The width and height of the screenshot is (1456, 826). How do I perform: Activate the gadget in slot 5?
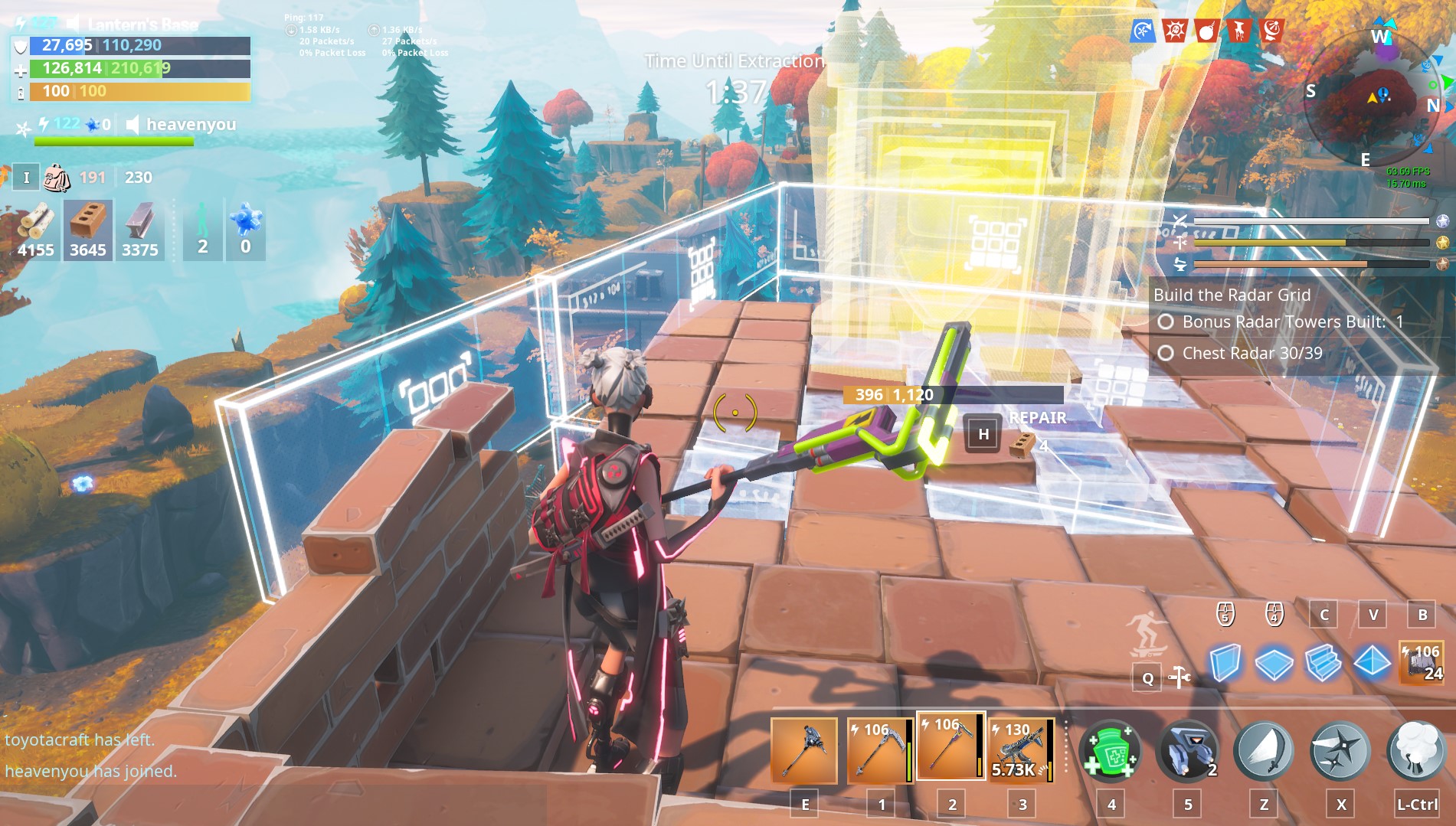(1188, 750)
